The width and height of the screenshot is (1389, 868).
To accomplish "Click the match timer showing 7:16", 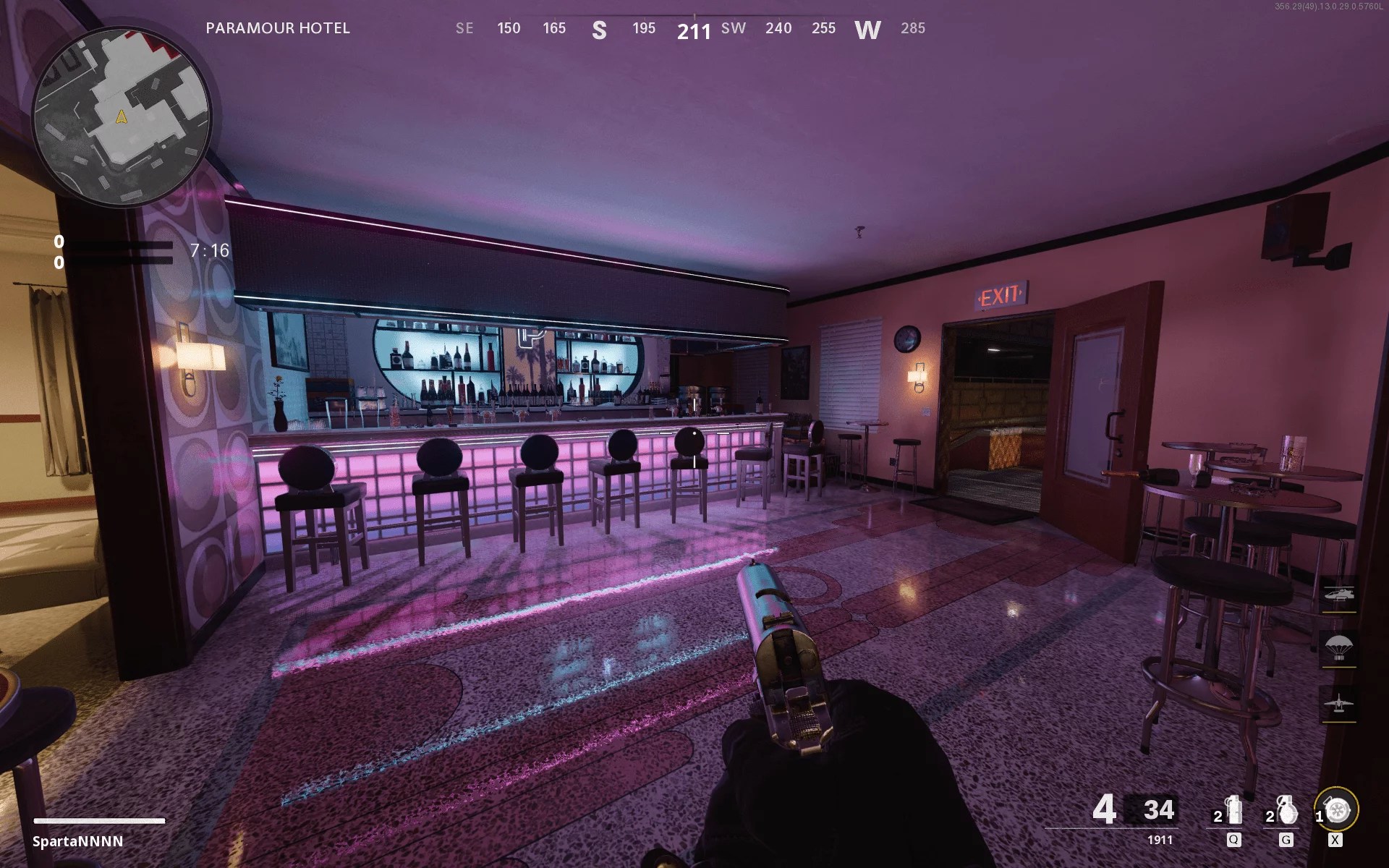I will [208, 250].
